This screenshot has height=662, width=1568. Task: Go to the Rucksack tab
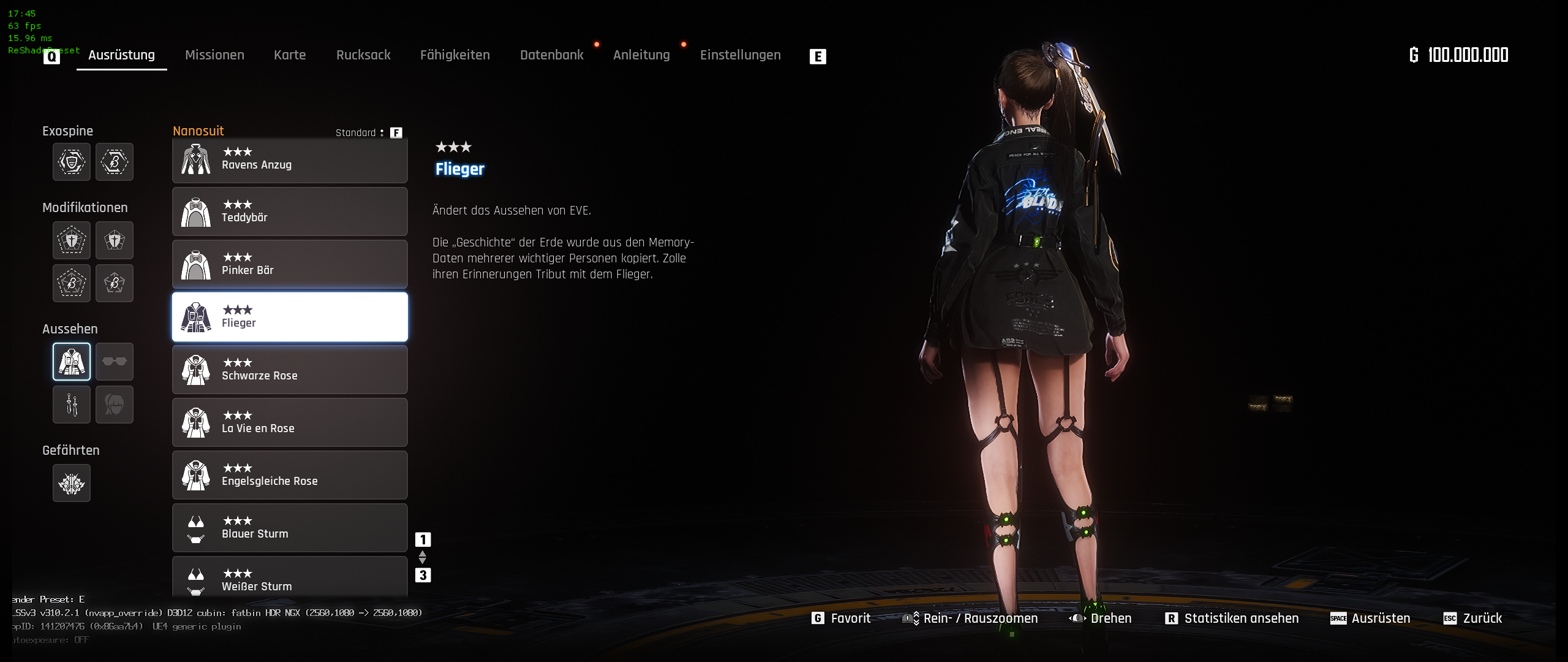click(x=363, y=55)
